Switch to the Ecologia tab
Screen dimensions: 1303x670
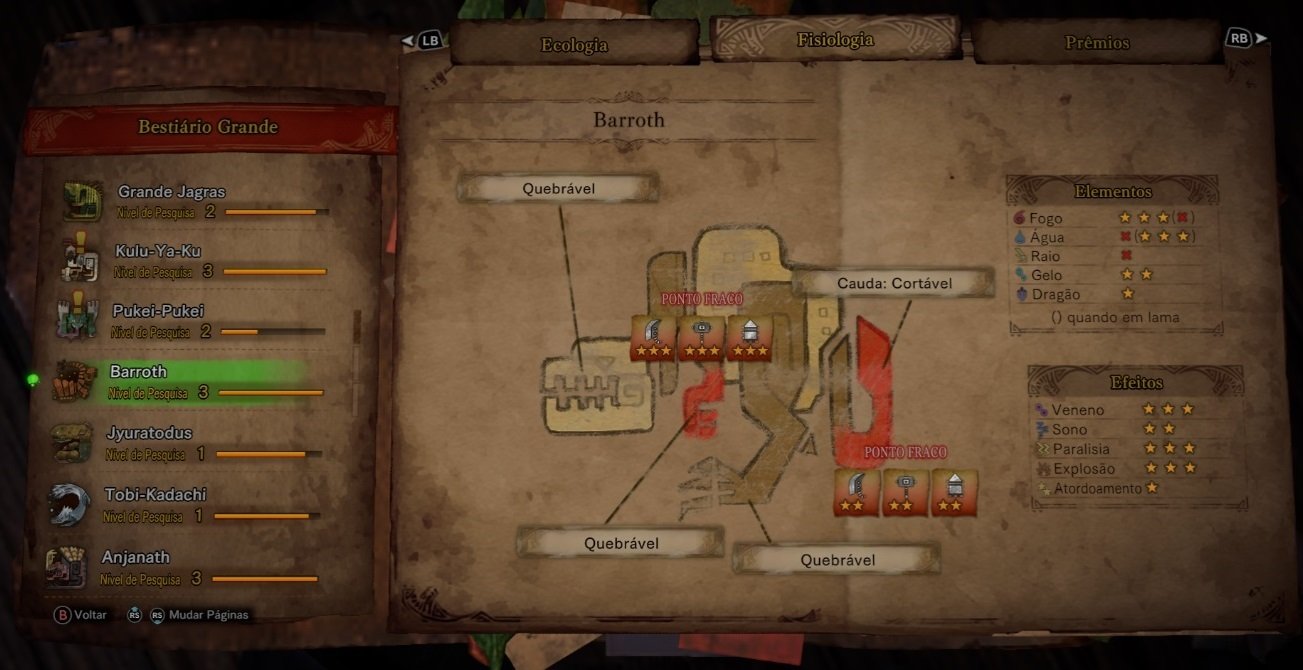tap(574, 45)
